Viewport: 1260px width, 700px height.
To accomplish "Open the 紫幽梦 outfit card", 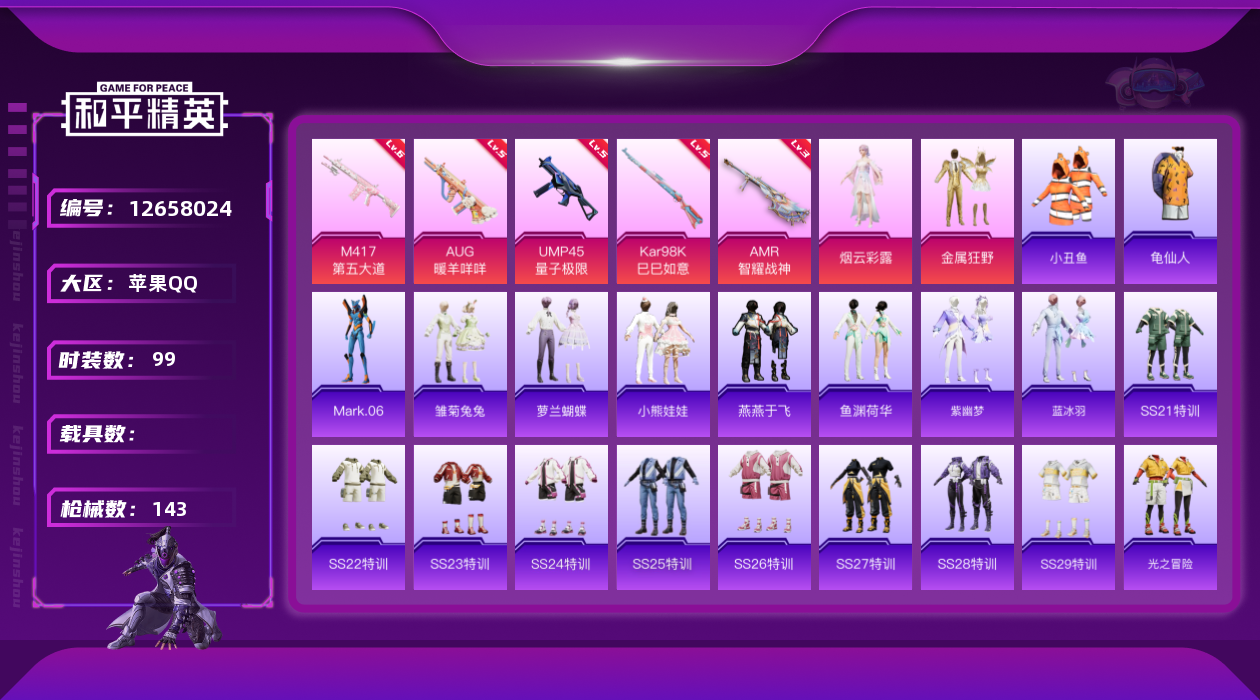I will click(x=967, y=364).
